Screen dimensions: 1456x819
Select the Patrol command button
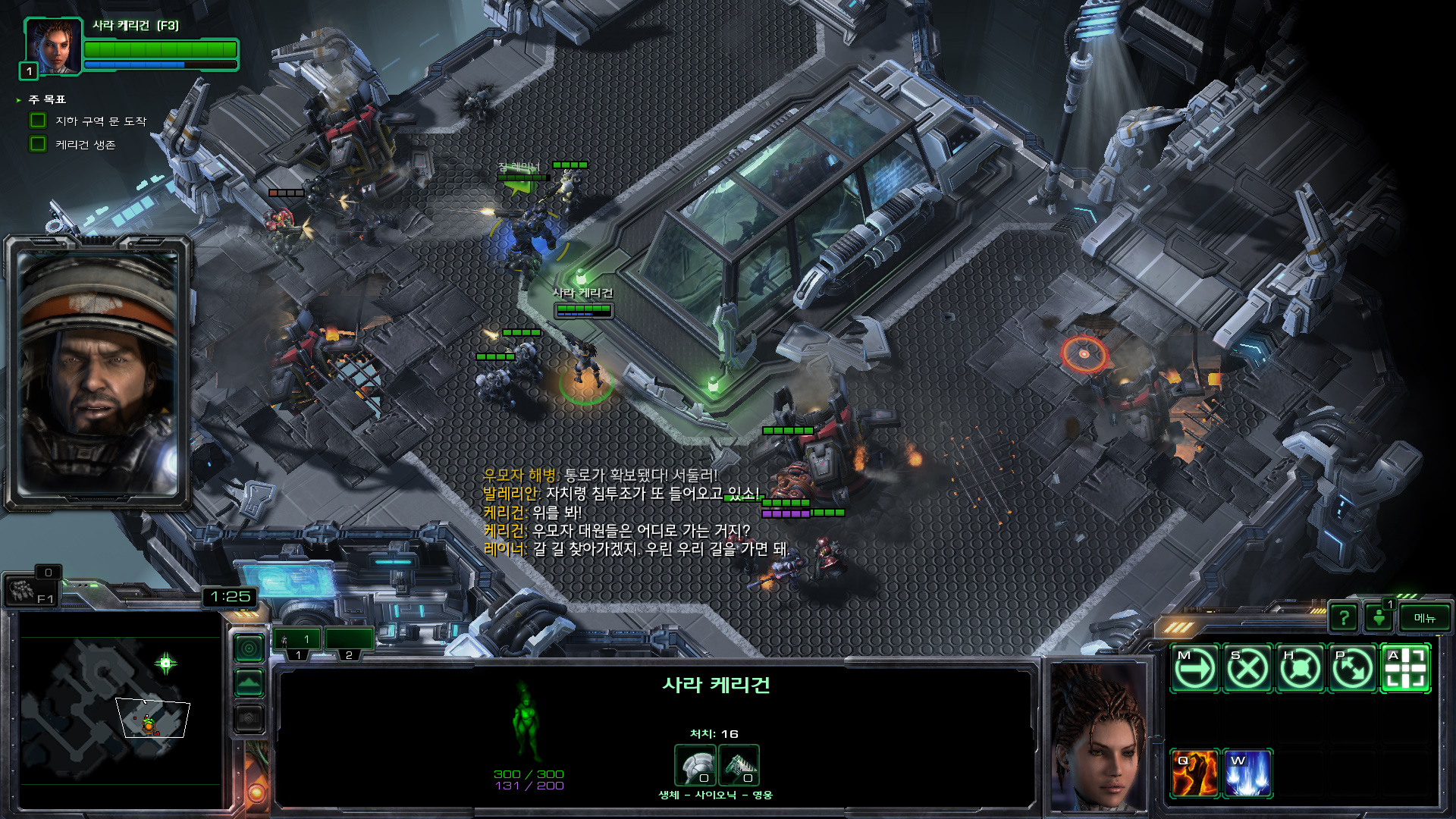(x=1353, y=669)
